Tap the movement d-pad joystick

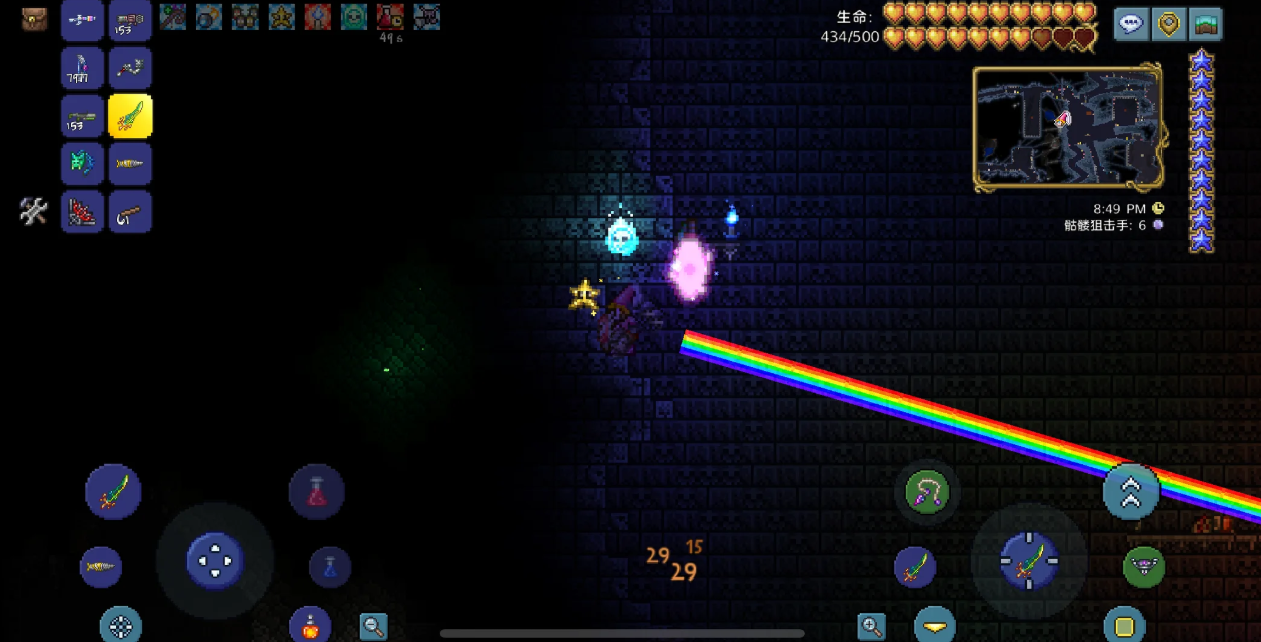215,561
